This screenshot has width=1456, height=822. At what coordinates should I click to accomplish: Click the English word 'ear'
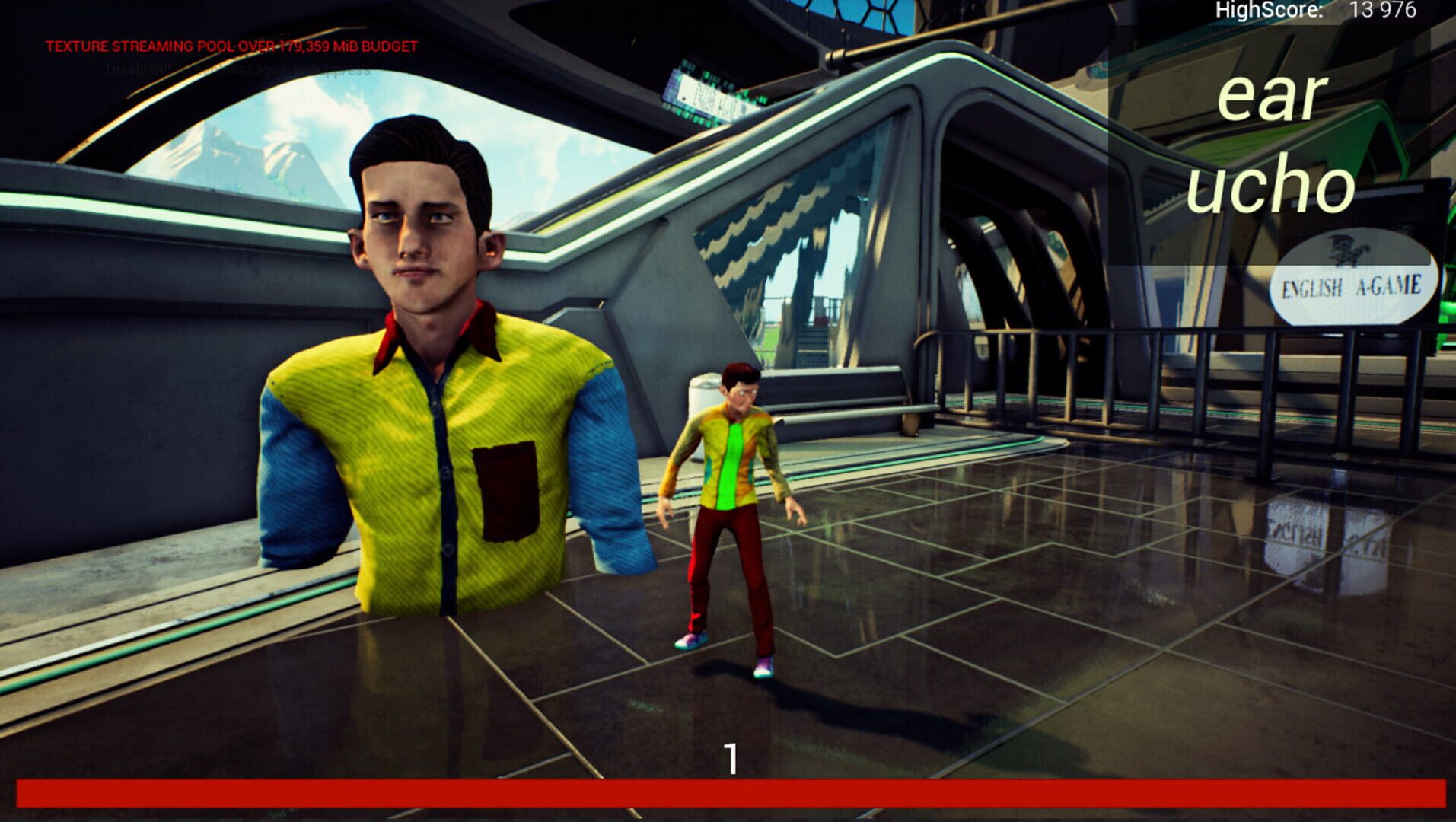[1271, 99]
